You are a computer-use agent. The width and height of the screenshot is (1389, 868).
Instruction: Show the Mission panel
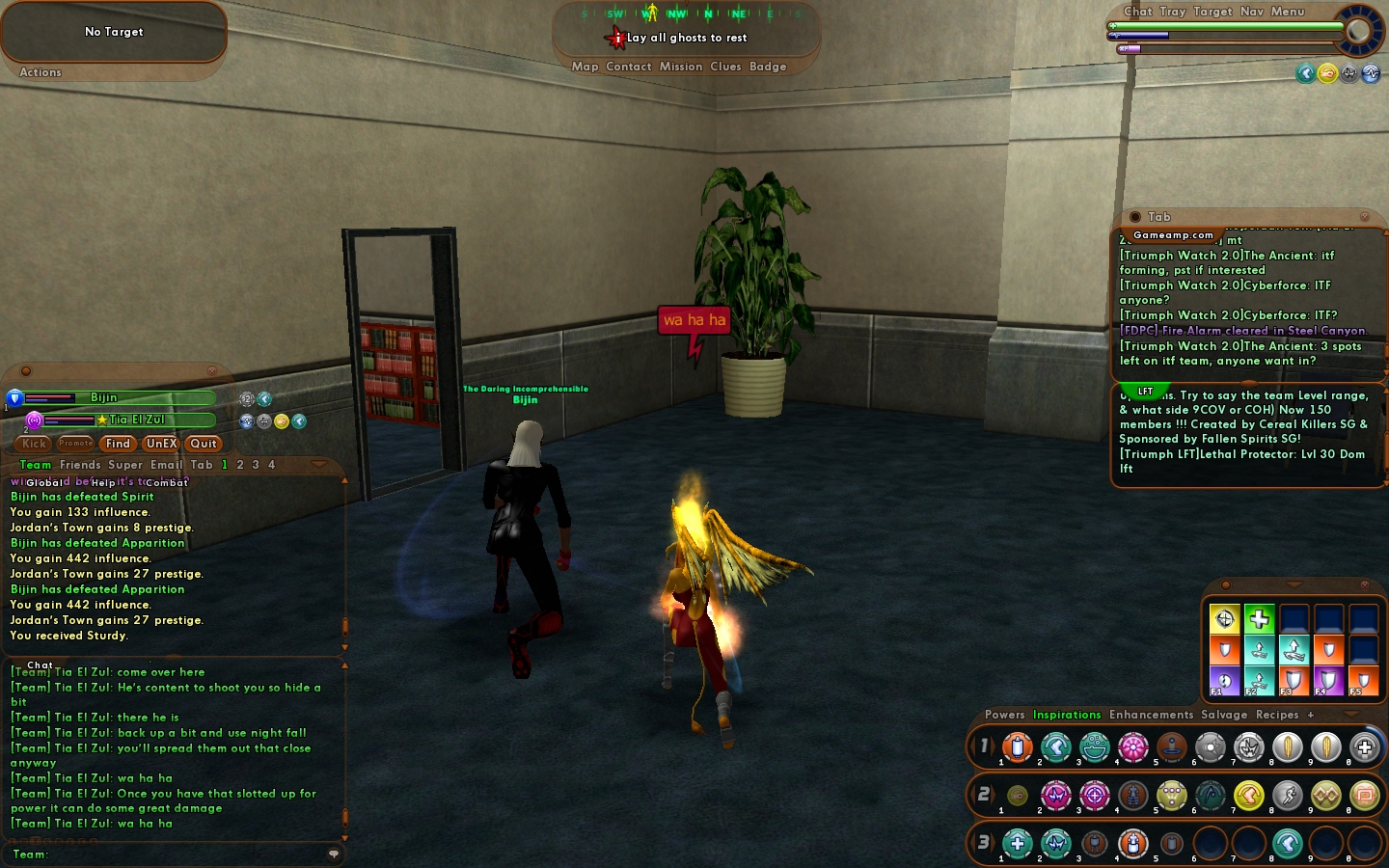click(681, 67)
